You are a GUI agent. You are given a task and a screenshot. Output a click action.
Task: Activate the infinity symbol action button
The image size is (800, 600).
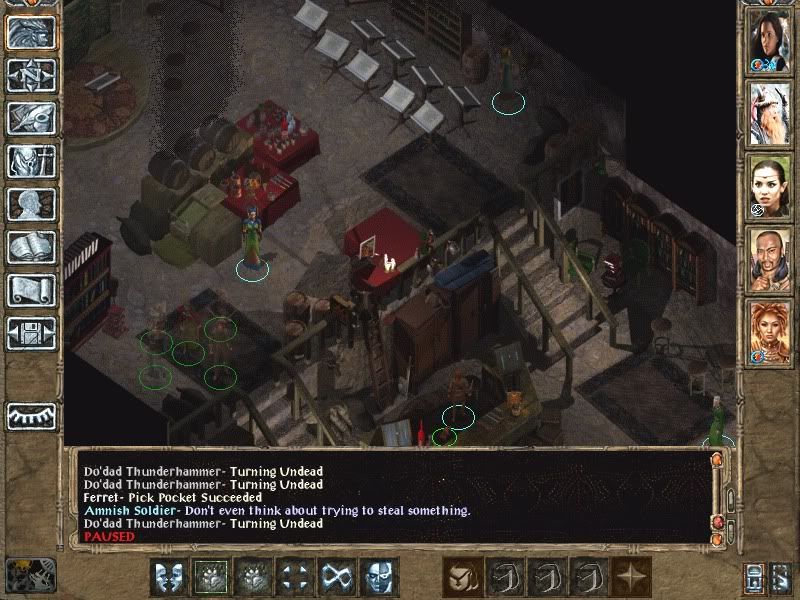point(337,577)
